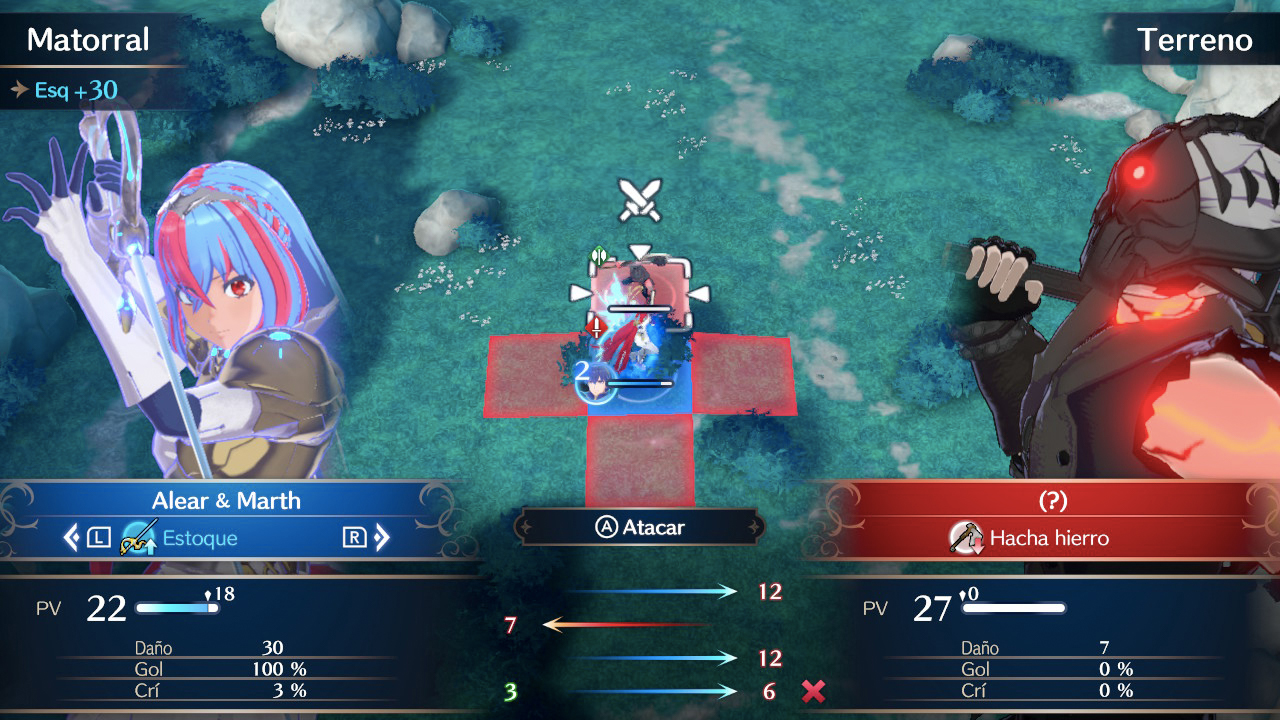Open the Terreno panel
Viewport: 1280px width, 720px height.
pos(1194,40)
